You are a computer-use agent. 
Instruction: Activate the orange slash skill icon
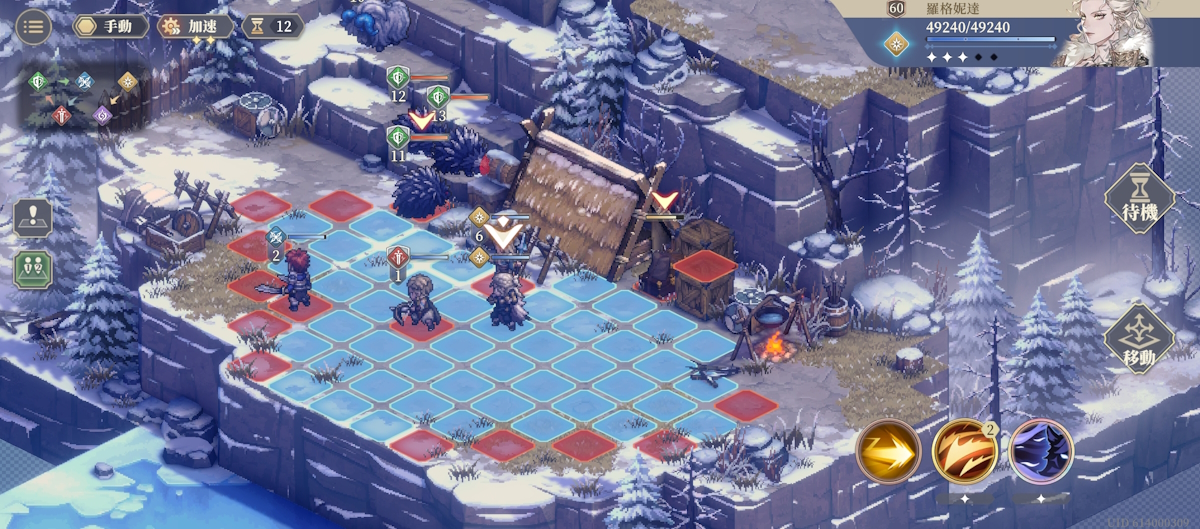tap(965, 452)
